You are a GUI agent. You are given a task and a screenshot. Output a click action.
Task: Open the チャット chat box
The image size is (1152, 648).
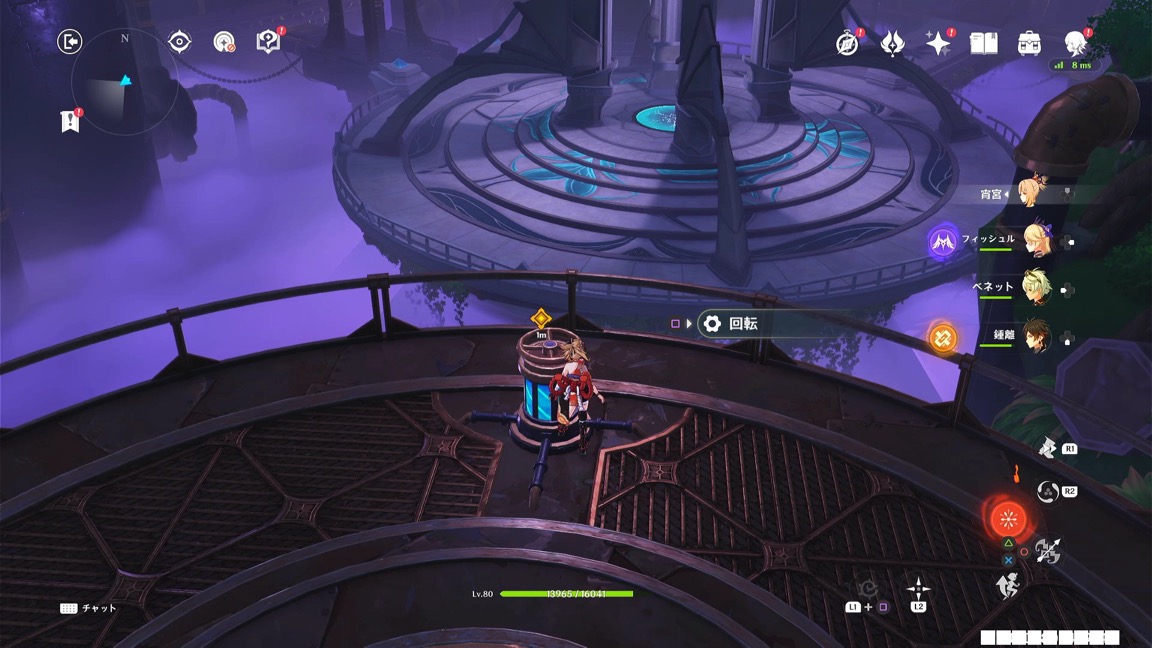pyautogui.click(x=89, y=608)
